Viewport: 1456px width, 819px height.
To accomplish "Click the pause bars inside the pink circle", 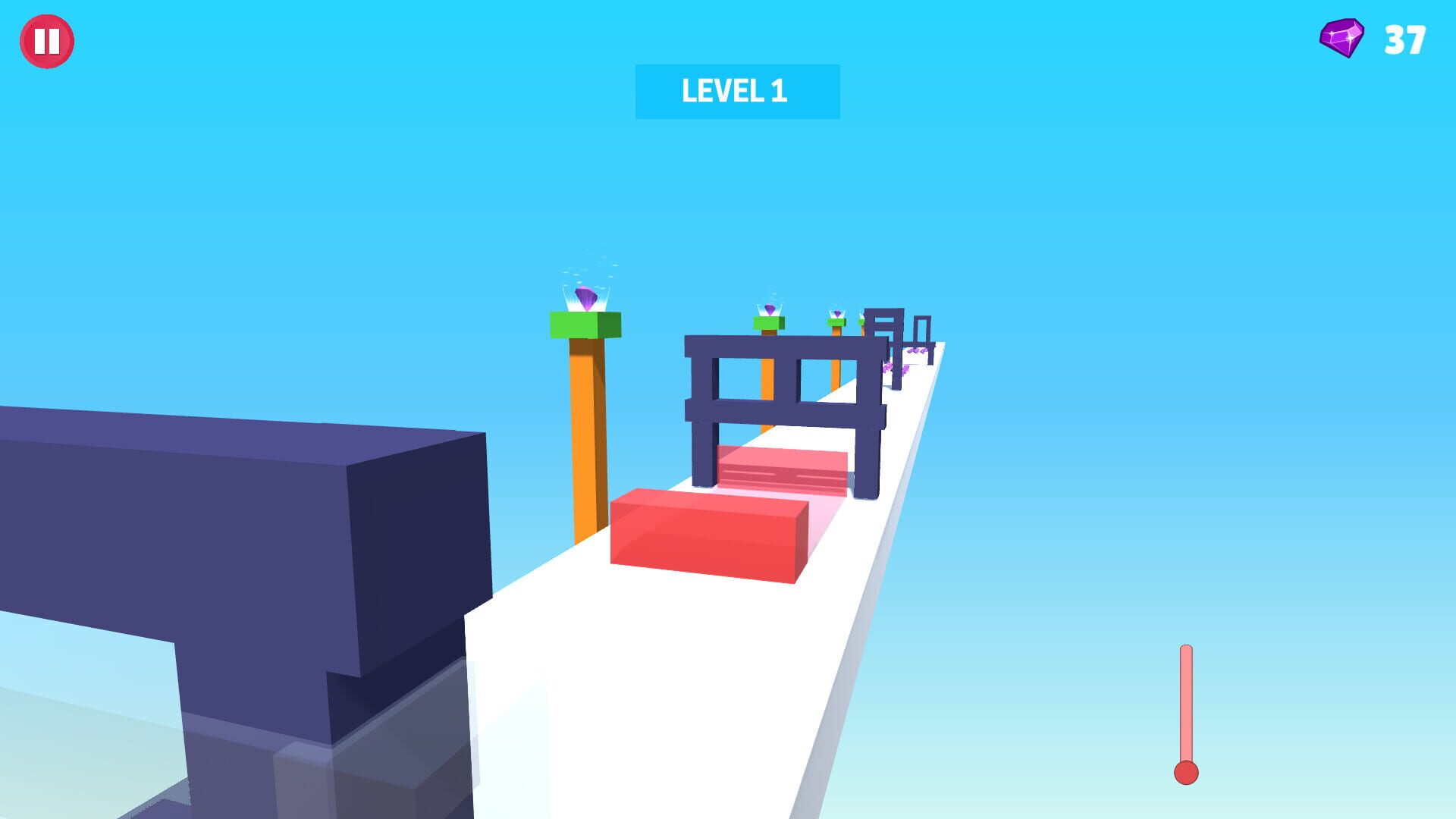I will [47, 42].
